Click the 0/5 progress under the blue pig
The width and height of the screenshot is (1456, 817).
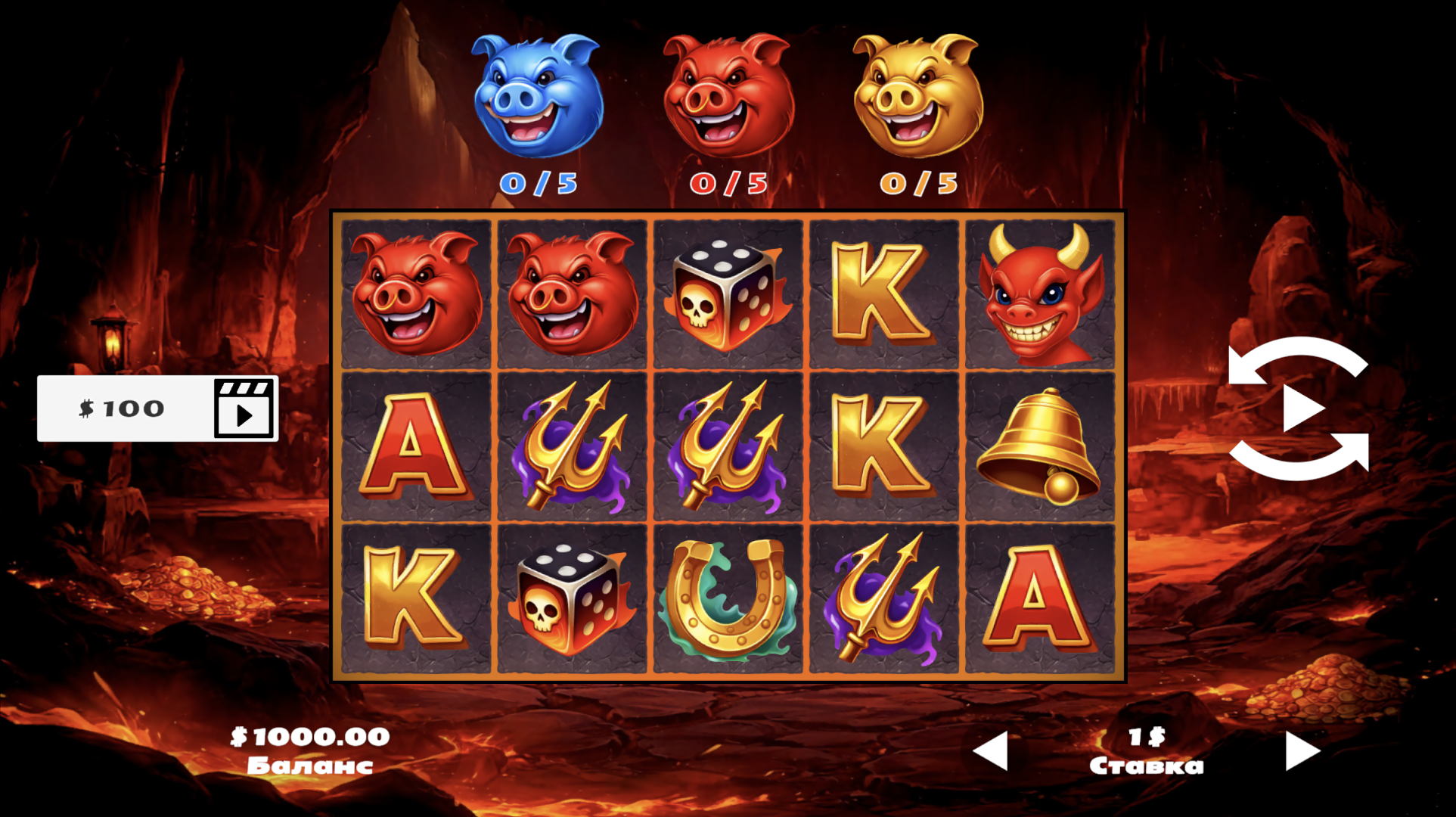tap(539, 182)
